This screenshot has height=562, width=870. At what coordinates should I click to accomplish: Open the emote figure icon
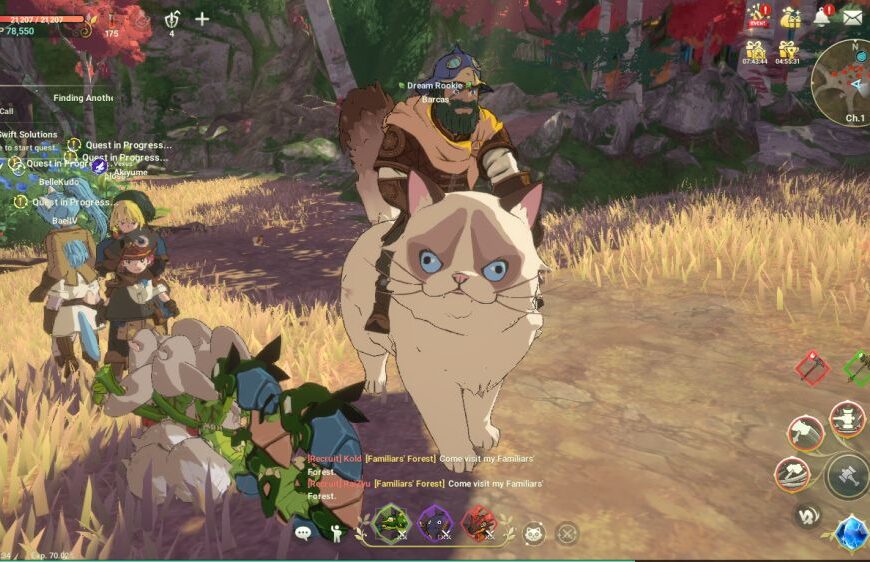pyautogui.click(x=336, y=533)
